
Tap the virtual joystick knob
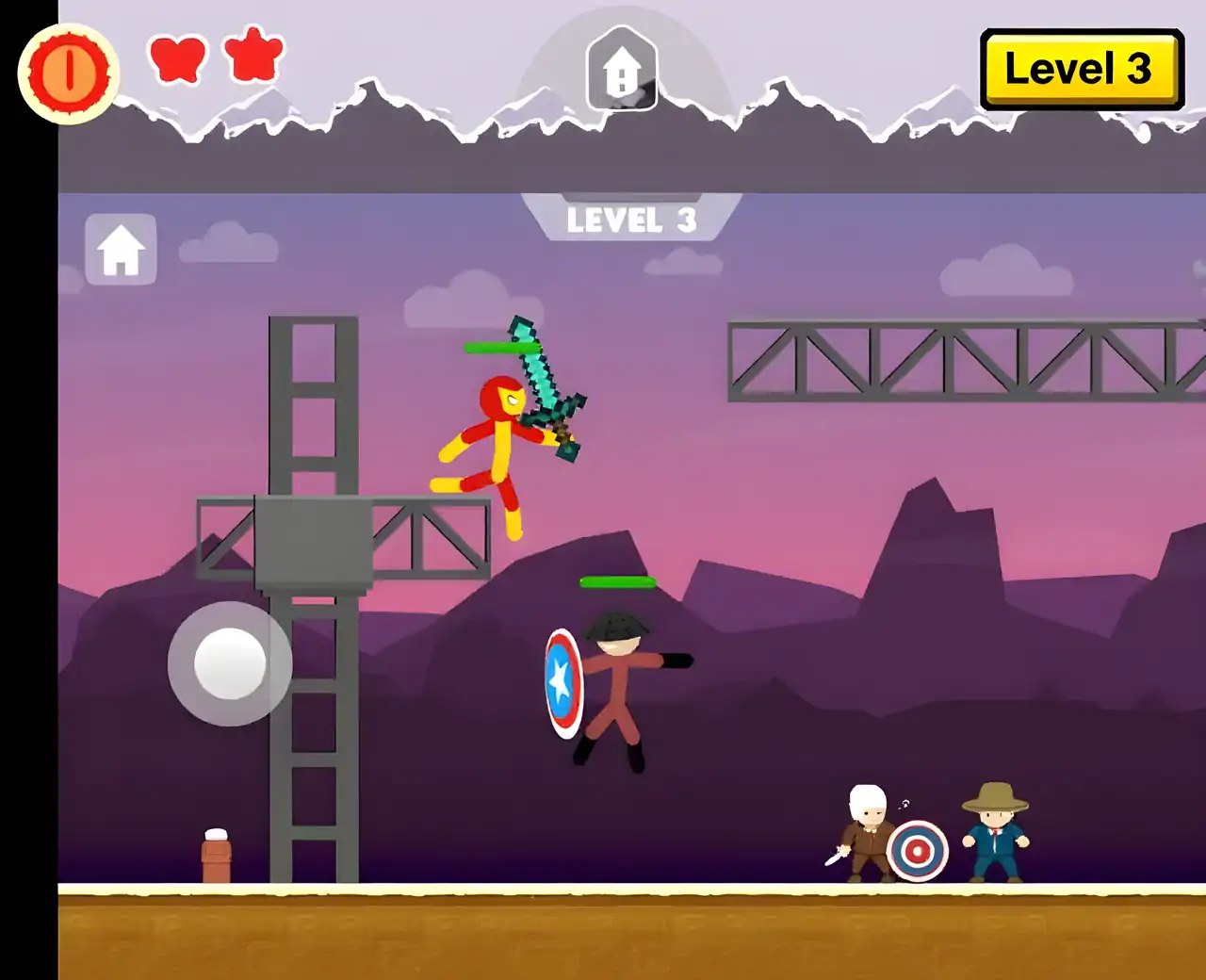coord(230,663)
